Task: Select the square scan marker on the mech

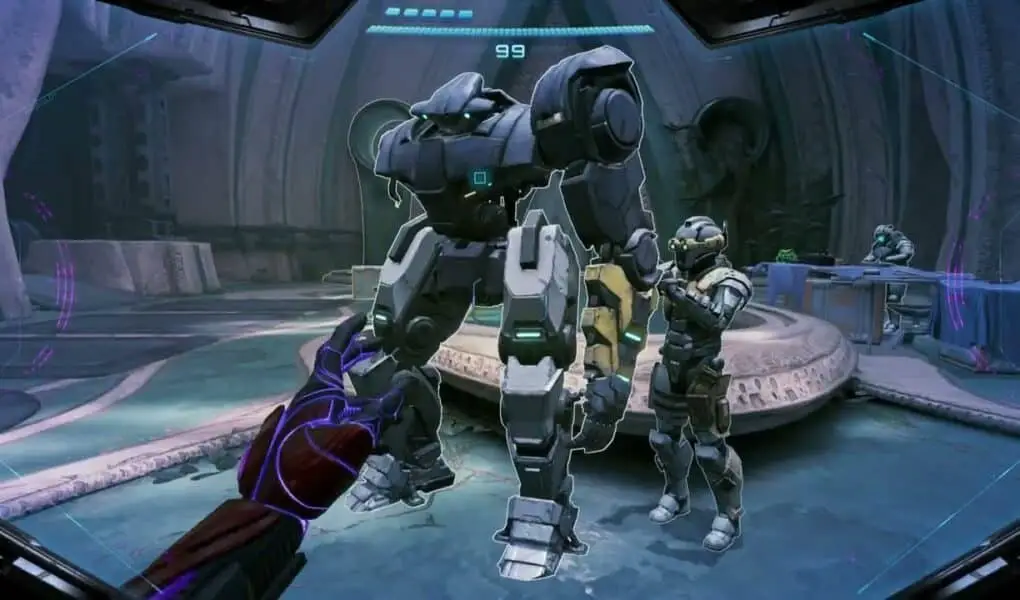Action: pos(480,179)
